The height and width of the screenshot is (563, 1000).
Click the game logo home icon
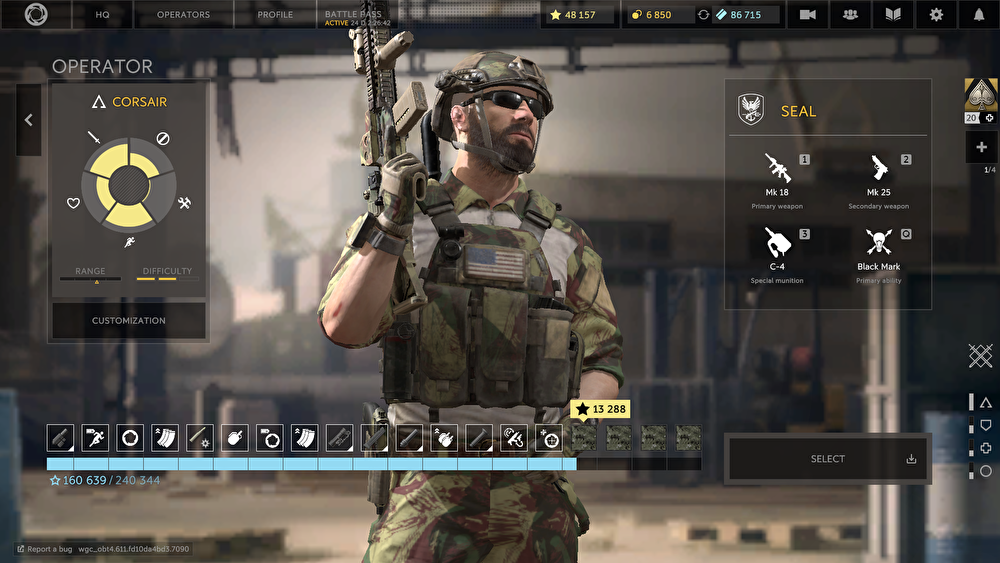tap(36, 15)
